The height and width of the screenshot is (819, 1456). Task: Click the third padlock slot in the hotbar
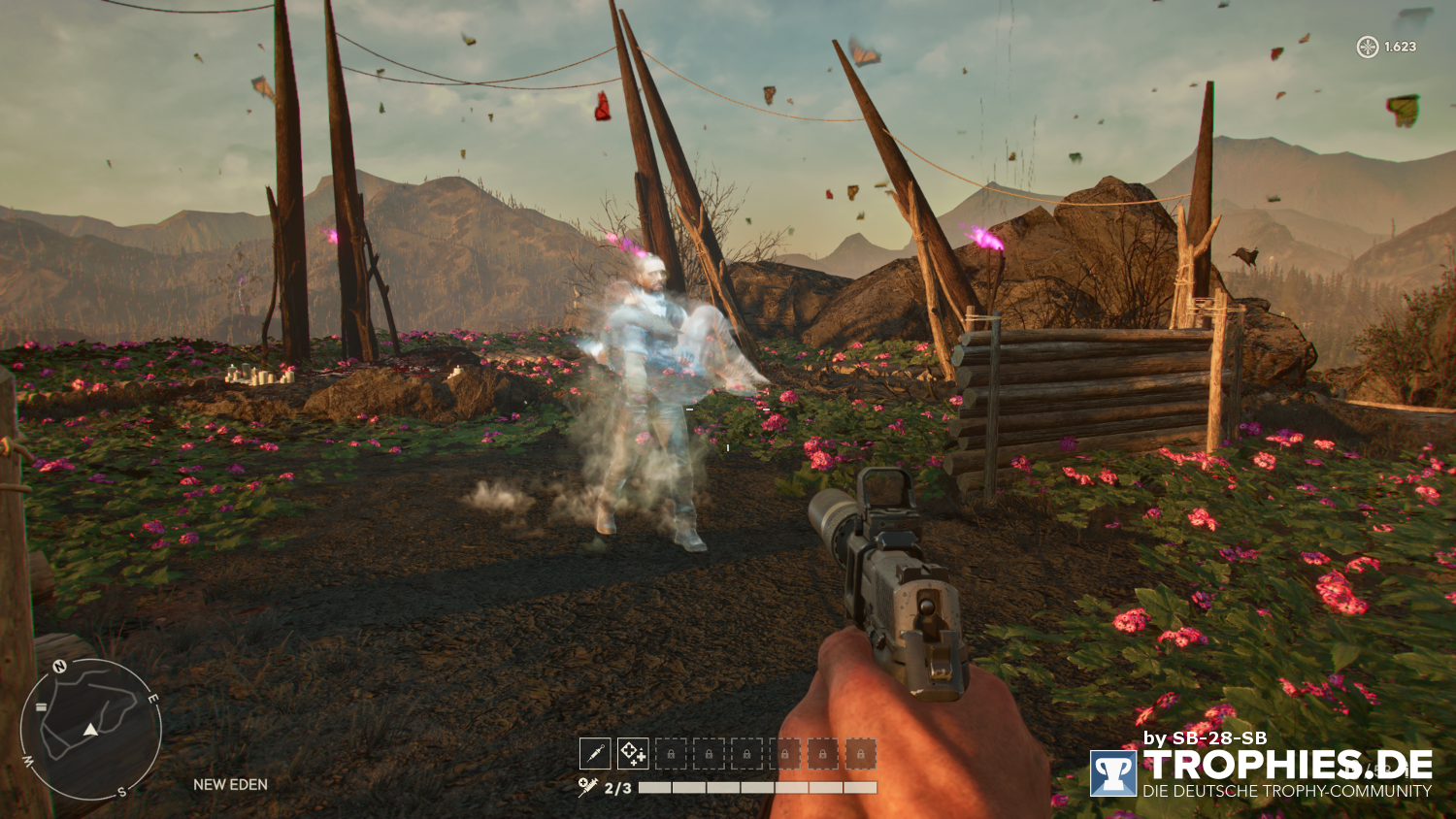[x=745, y=753]
